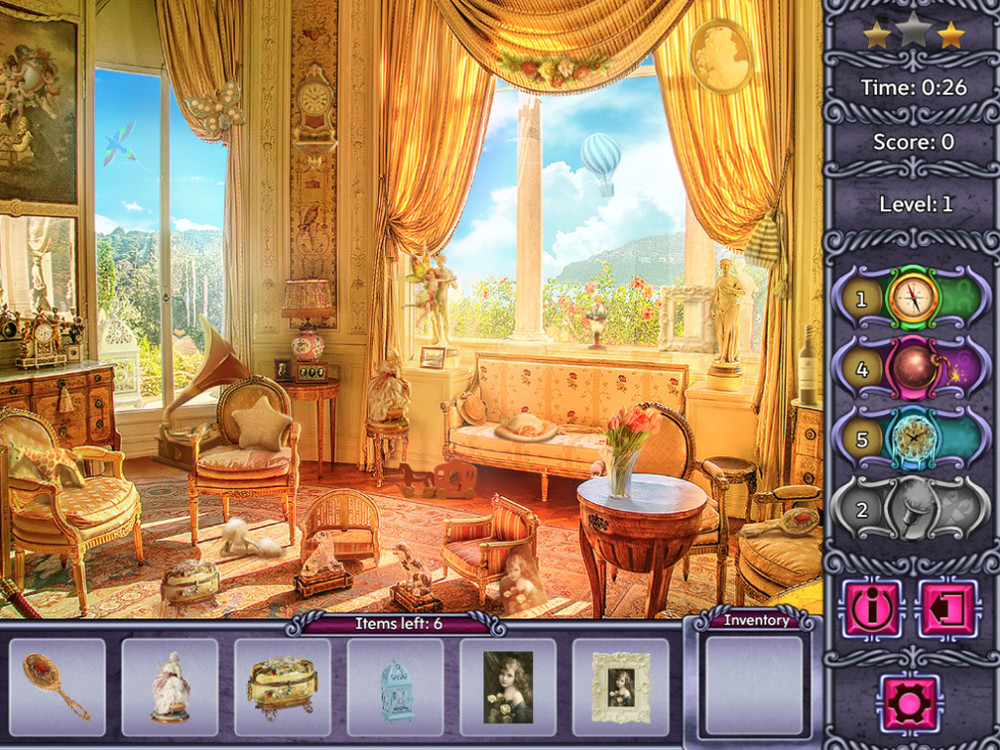Screen dimensions: 1000x750
Task: Open settings with the pink gear button
Action: point(909,701)
